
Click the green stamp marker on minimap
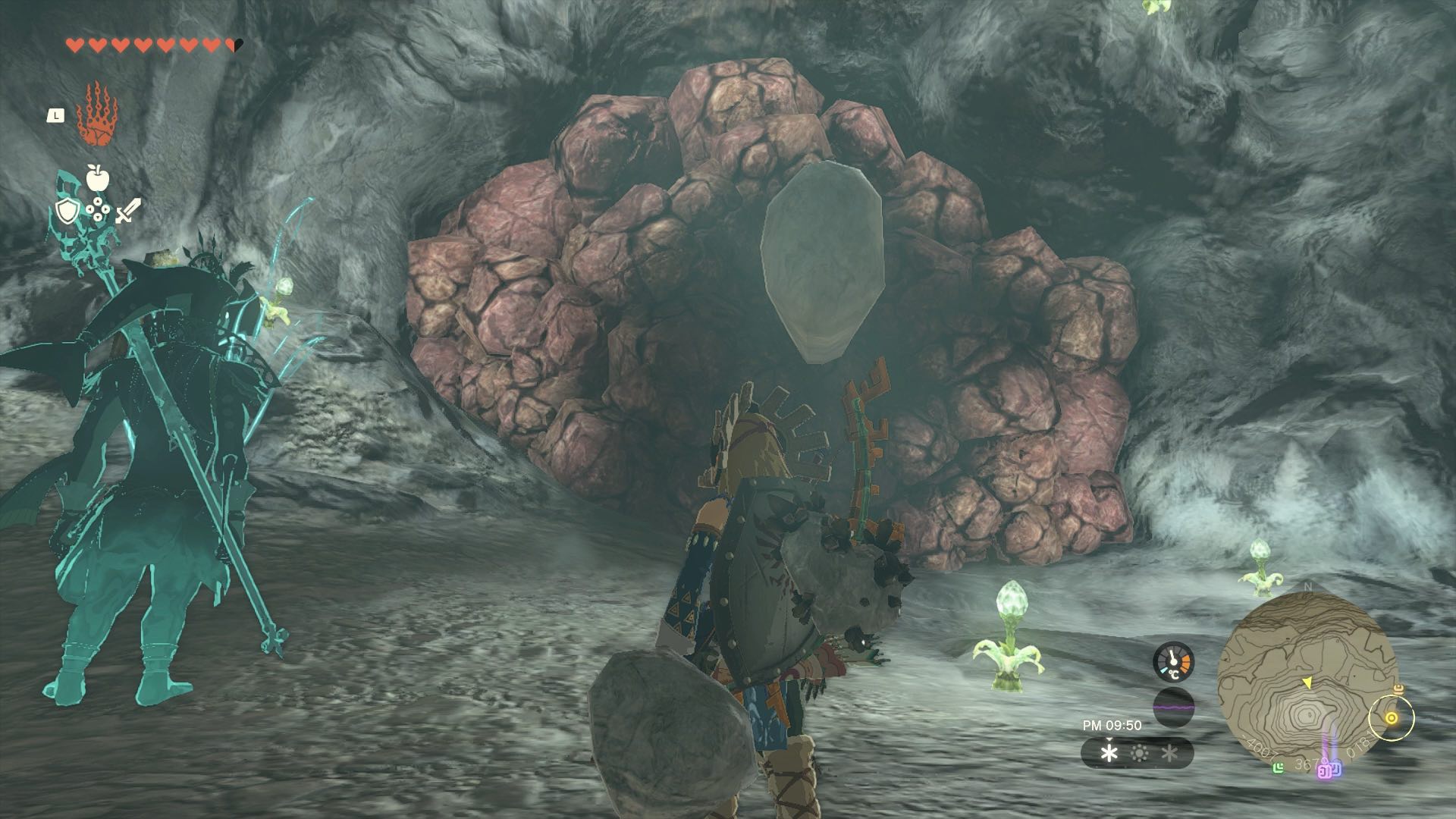tap(1279, 767)
